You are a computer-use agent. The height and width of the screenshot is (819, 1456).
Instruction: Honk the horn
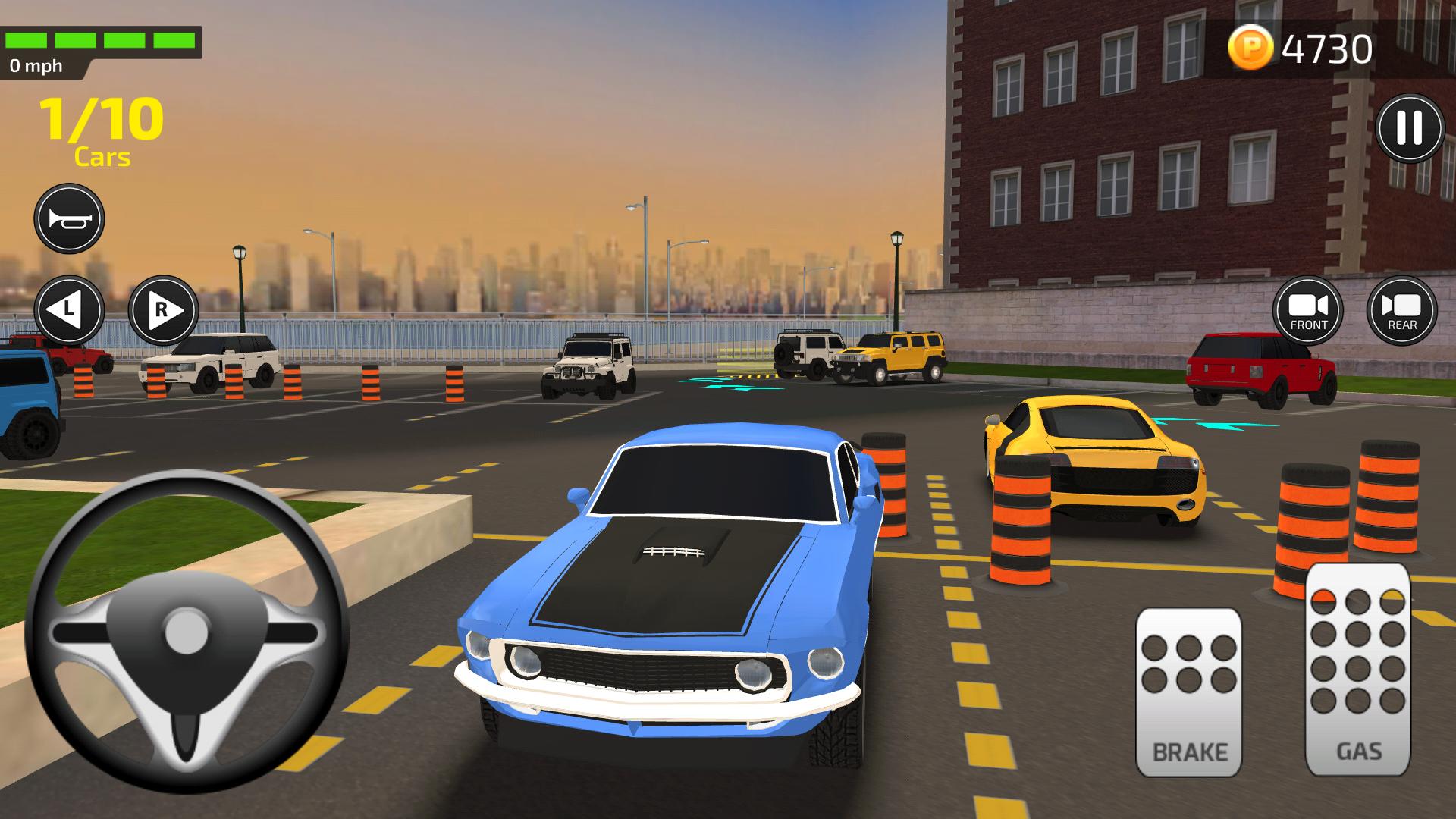tap(70, 218)
